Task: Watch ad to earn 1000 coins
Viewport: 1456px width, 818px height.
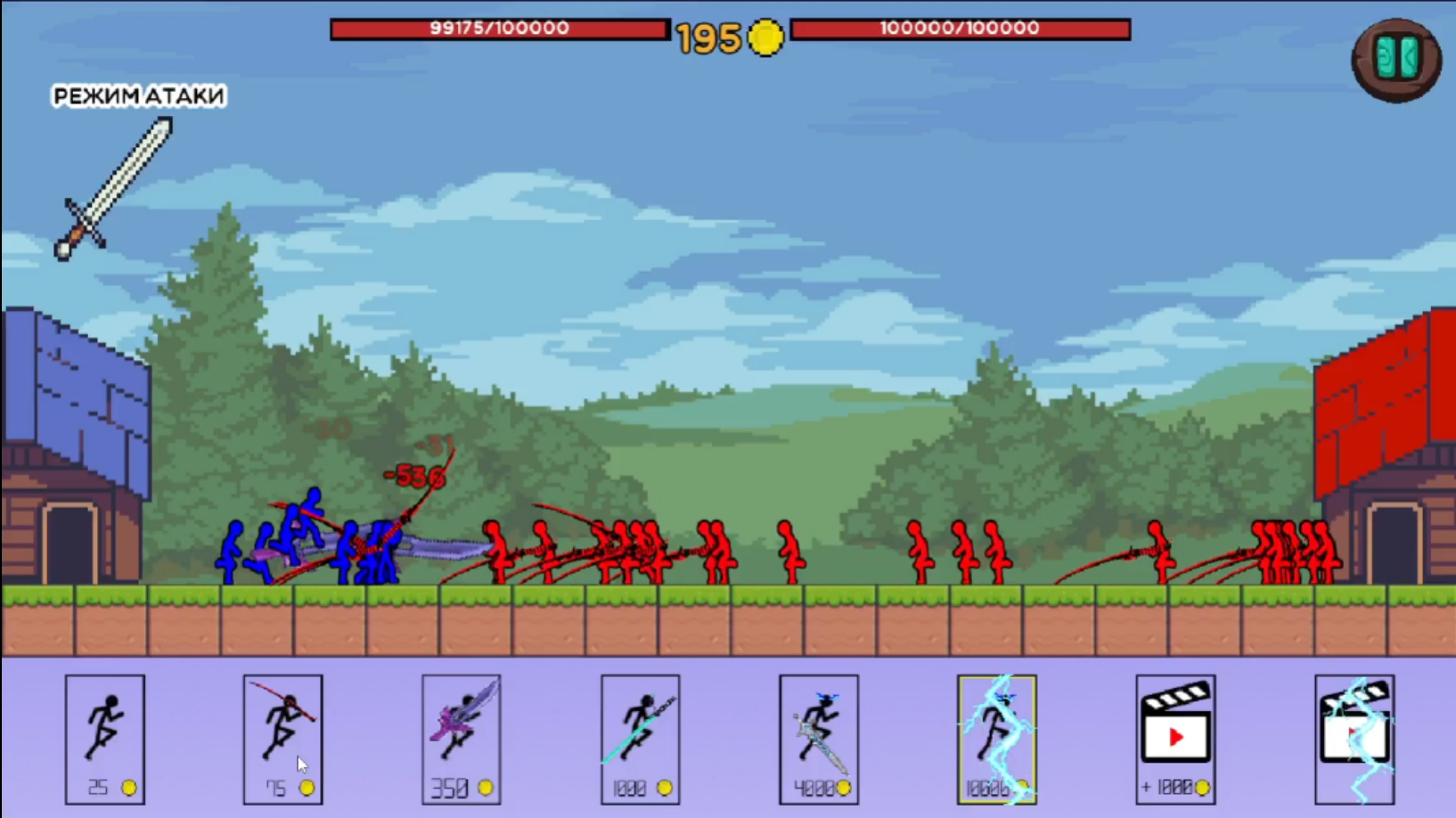Action: click(x=1174, y=740)
